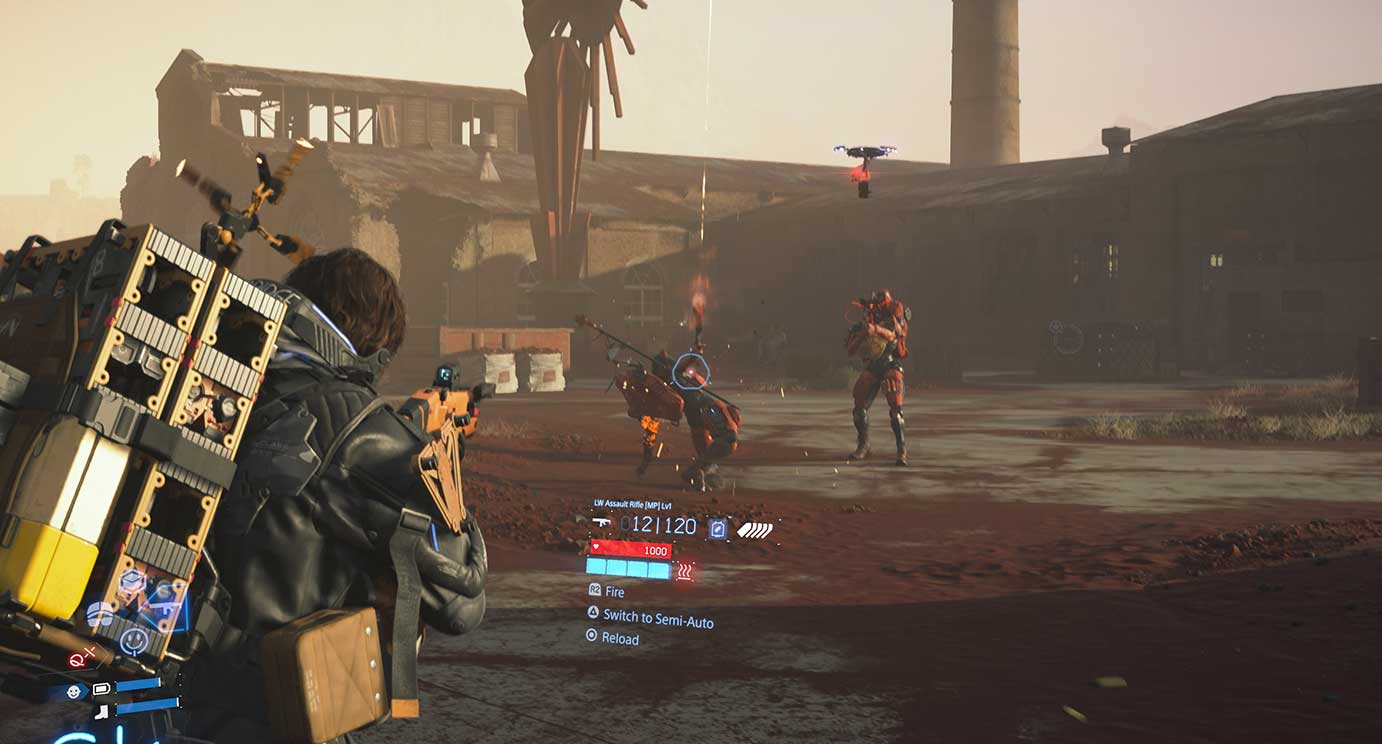Select the BB baby face icon

pos(74,691)
